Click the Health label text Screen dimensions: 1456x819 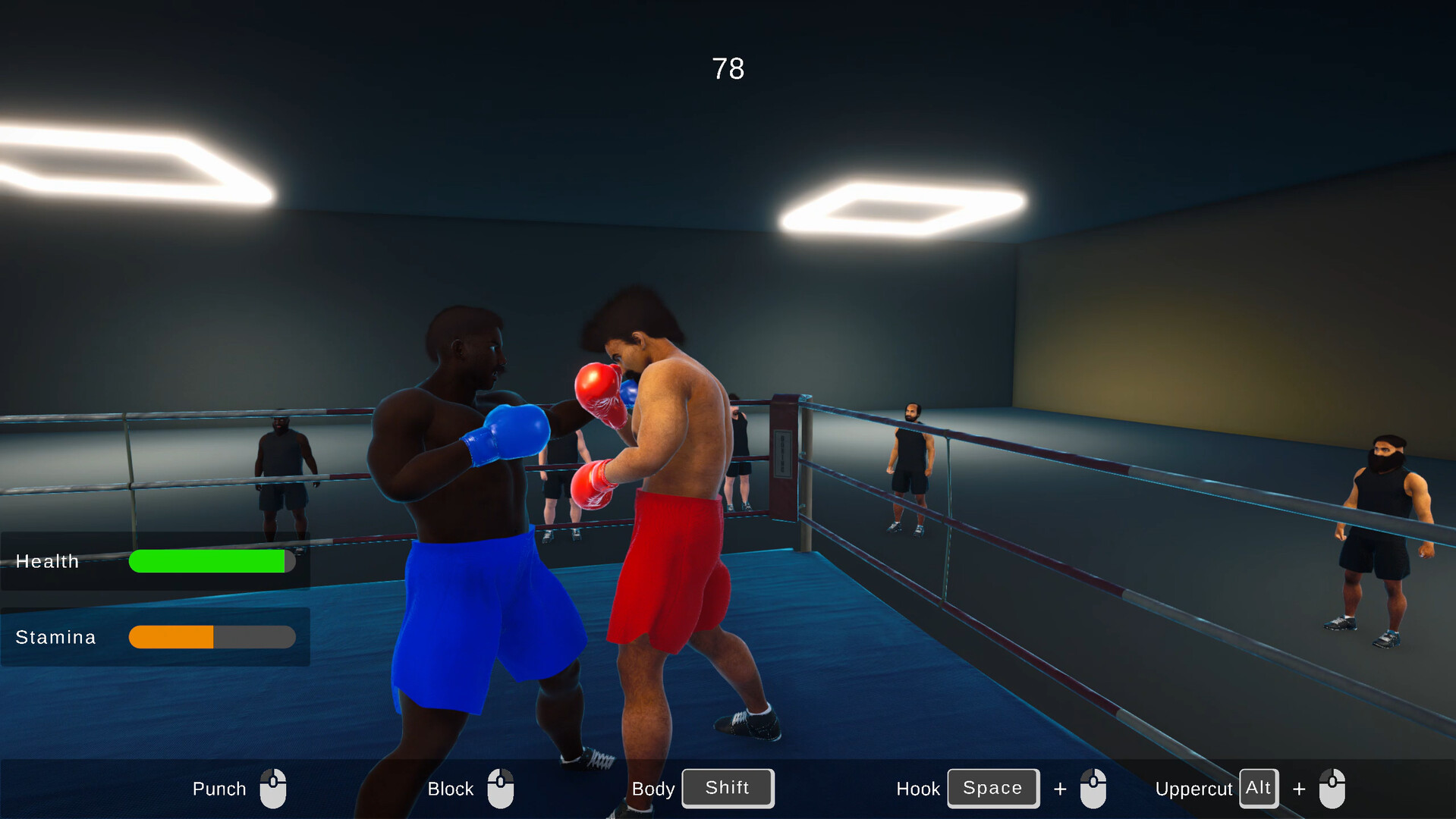(47, 561)
